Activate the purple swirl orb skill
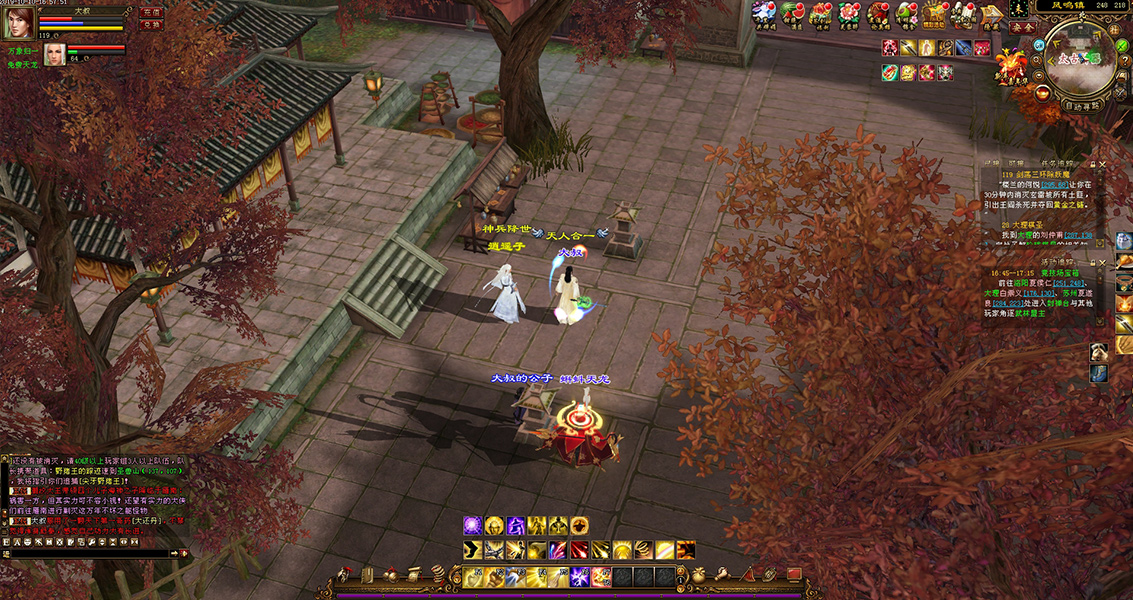Image resolution: width=1133 pixels, height=600 pixels. [471, 526]
